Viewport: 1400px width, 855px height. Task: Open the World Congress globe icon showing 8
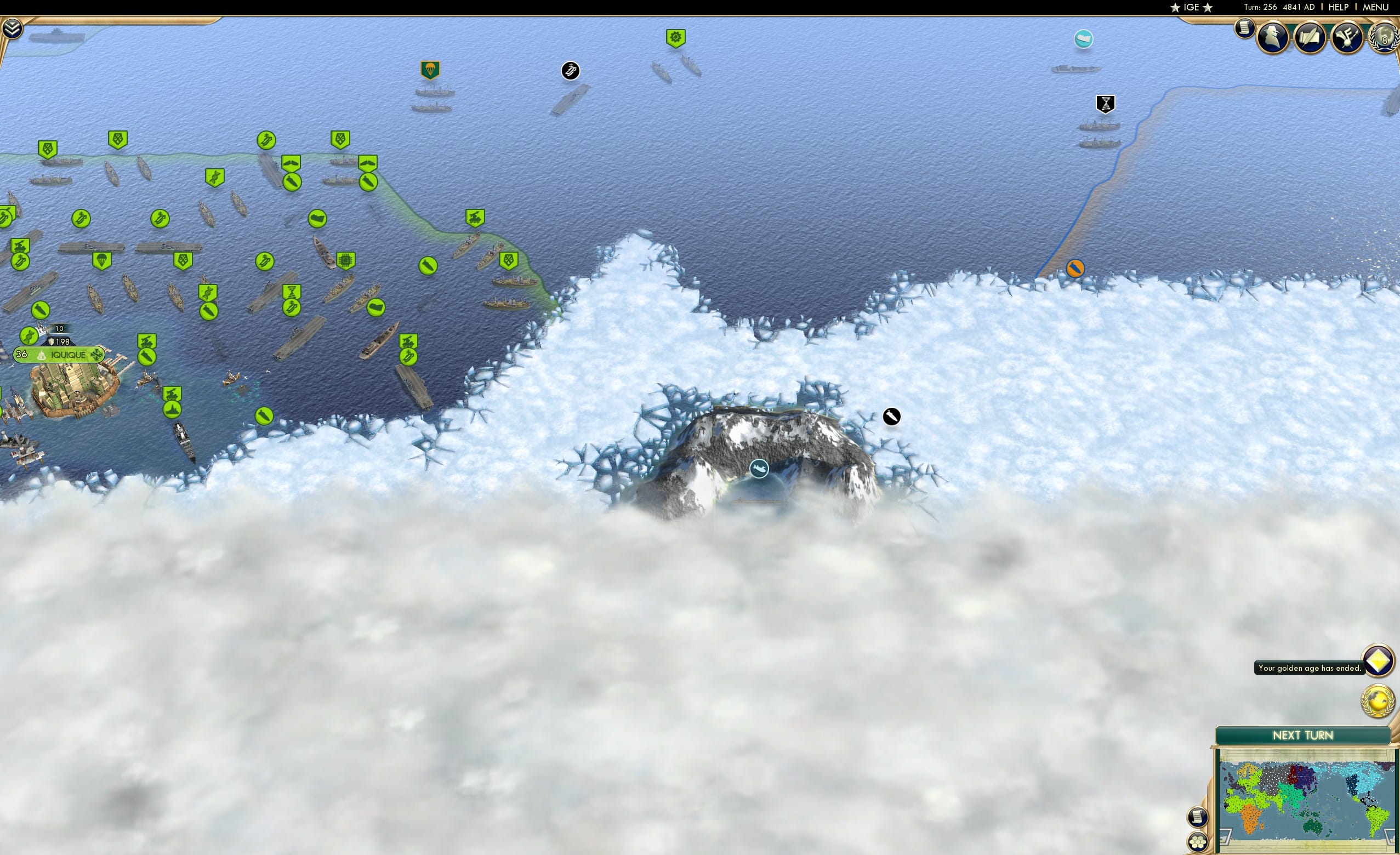point(1384,38)
